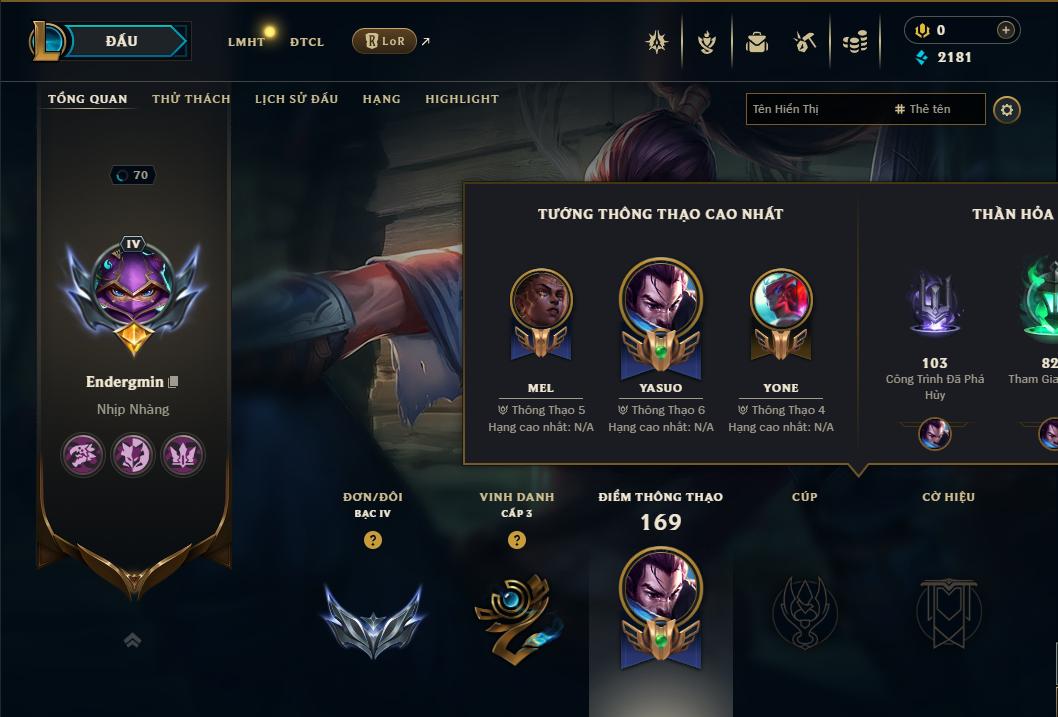Switch to the THỬ THÁCH tab

[191, 99]
